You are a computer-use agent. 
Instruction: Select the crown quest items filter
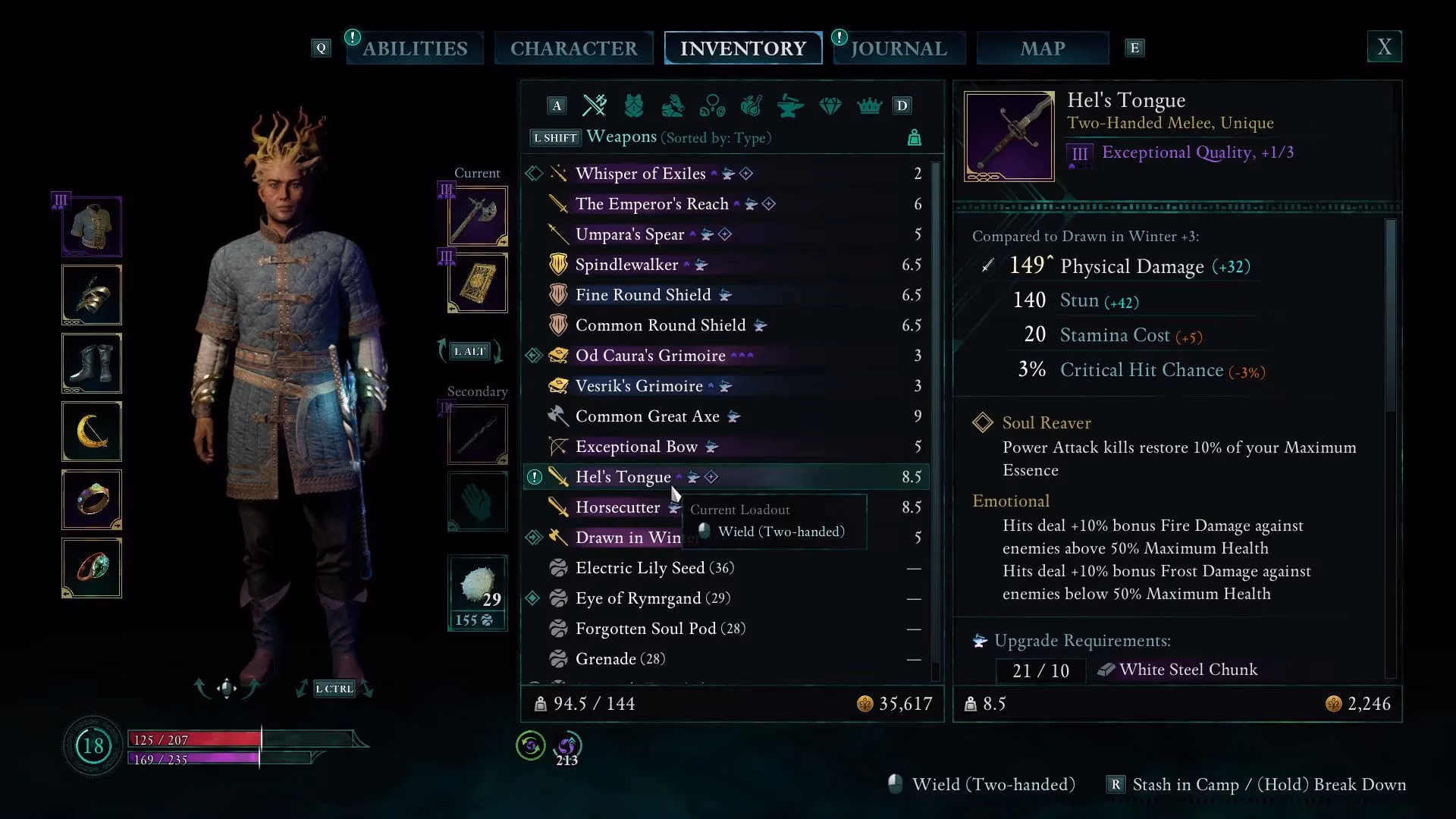pyautogui.click(x=869, y=106)
